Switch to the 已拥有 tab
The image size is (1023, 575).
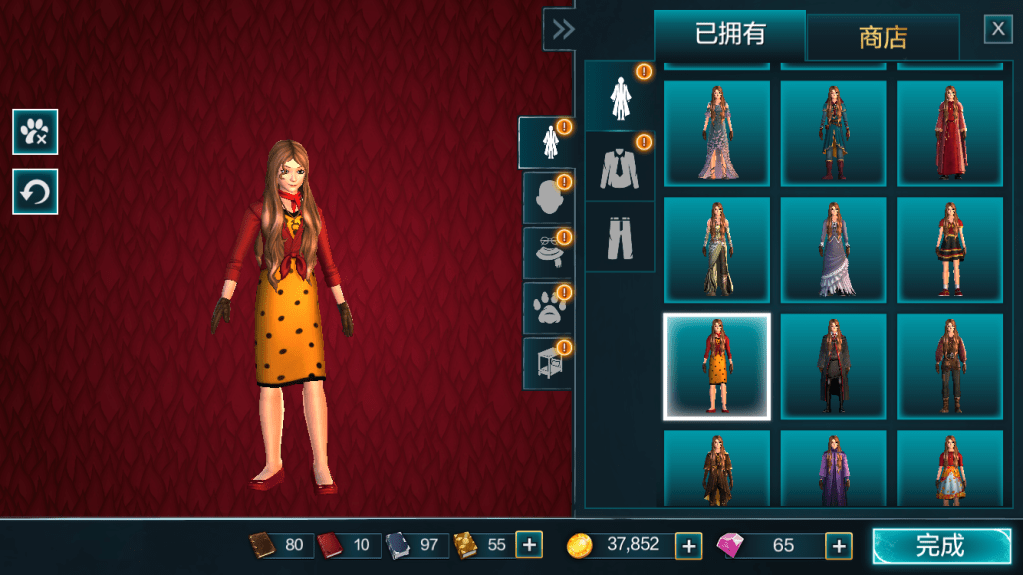coord(729,35)
